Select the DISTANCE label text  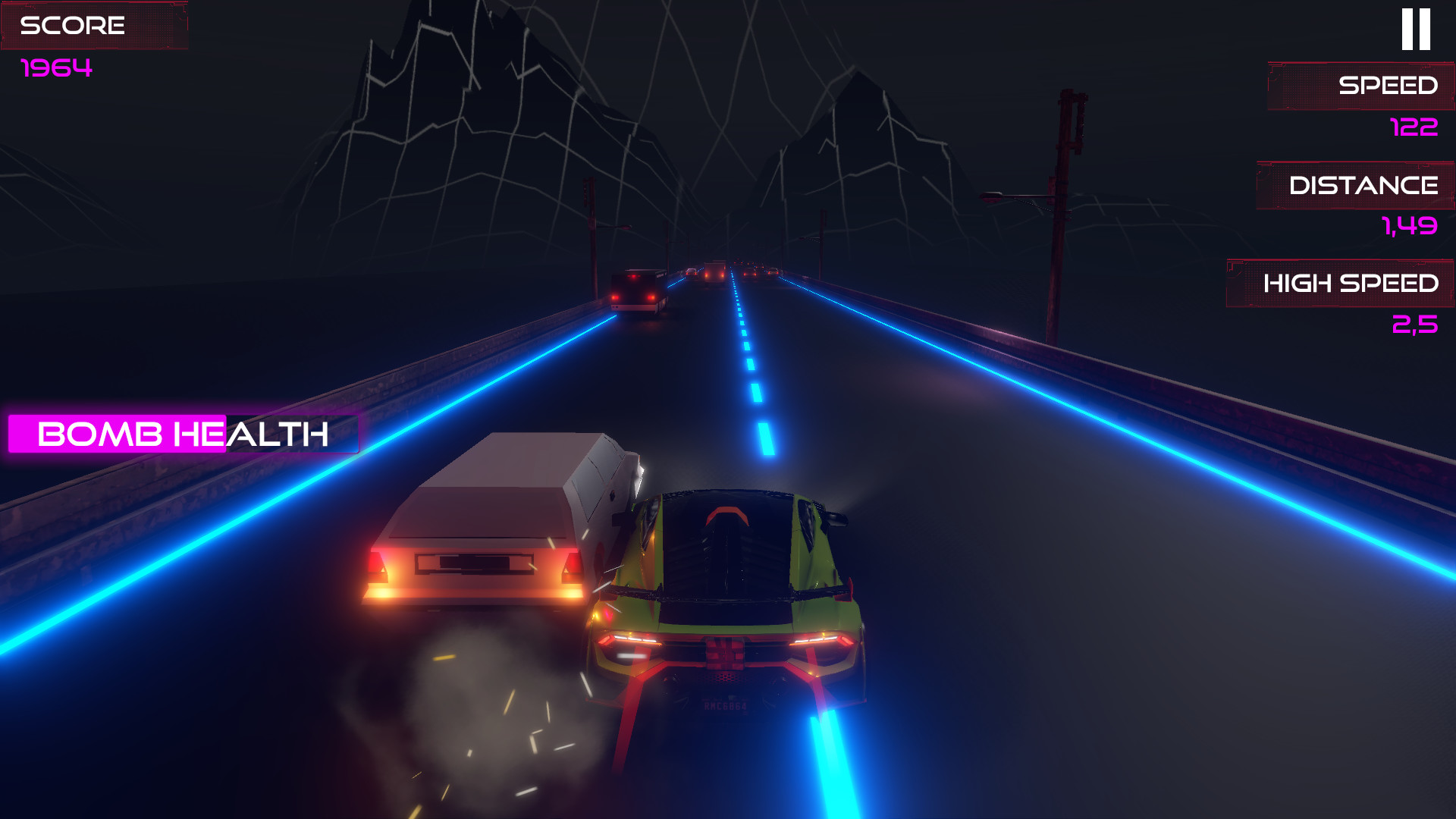tap(1365, 184)
